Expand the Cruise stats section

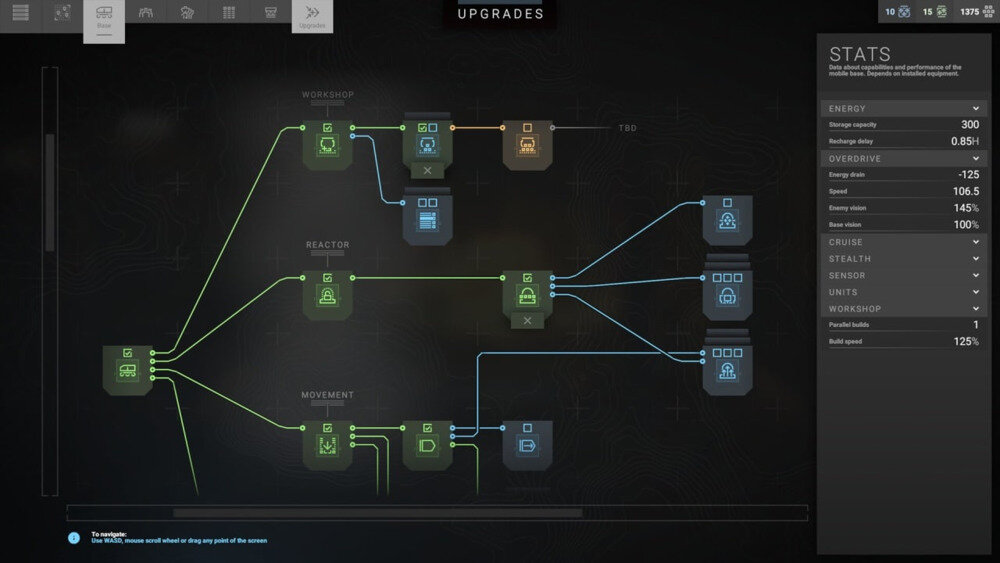coord(975,242)
